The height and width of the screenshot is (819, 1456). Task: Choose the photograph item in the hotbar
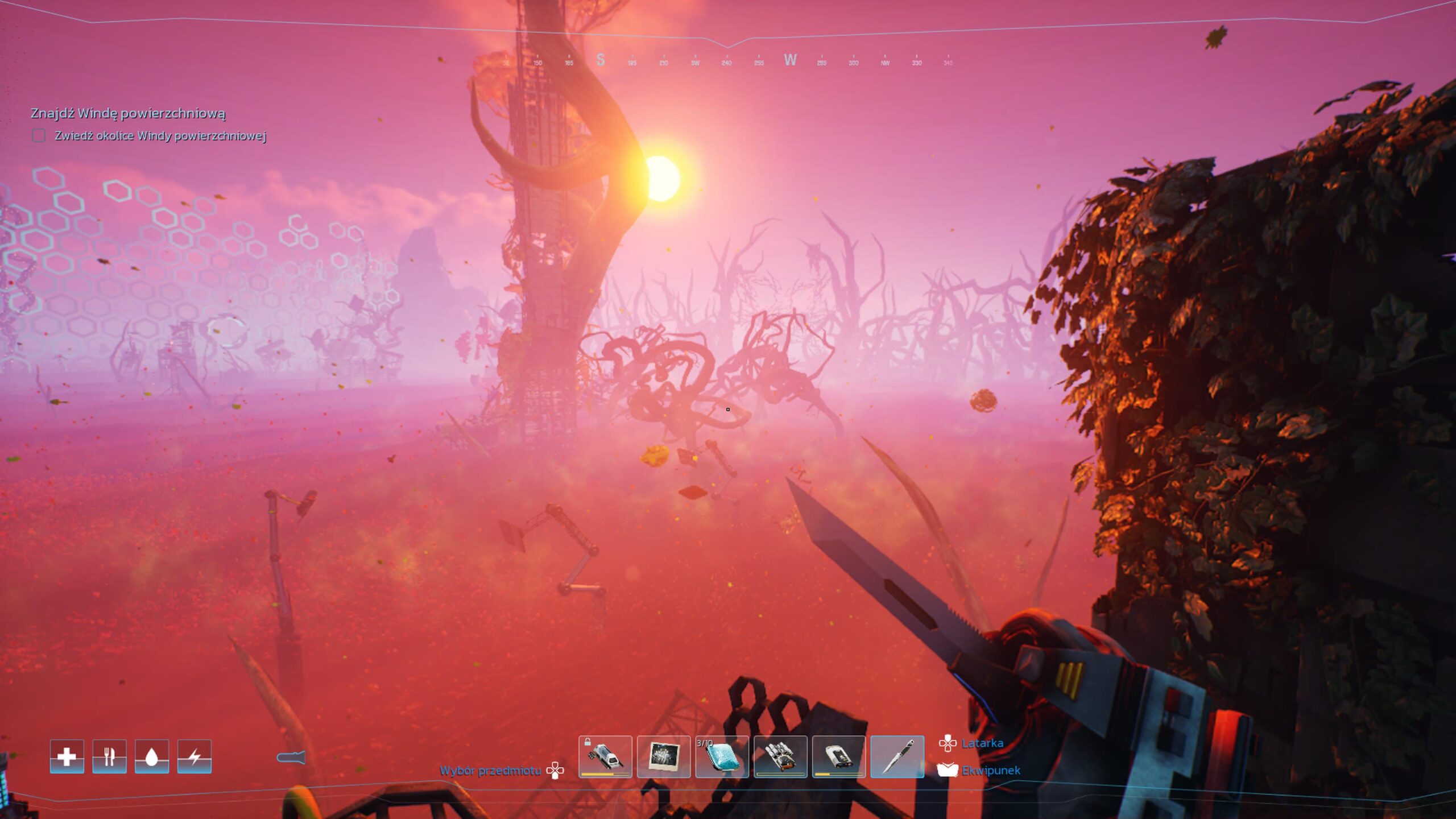(x=664, y=756)
